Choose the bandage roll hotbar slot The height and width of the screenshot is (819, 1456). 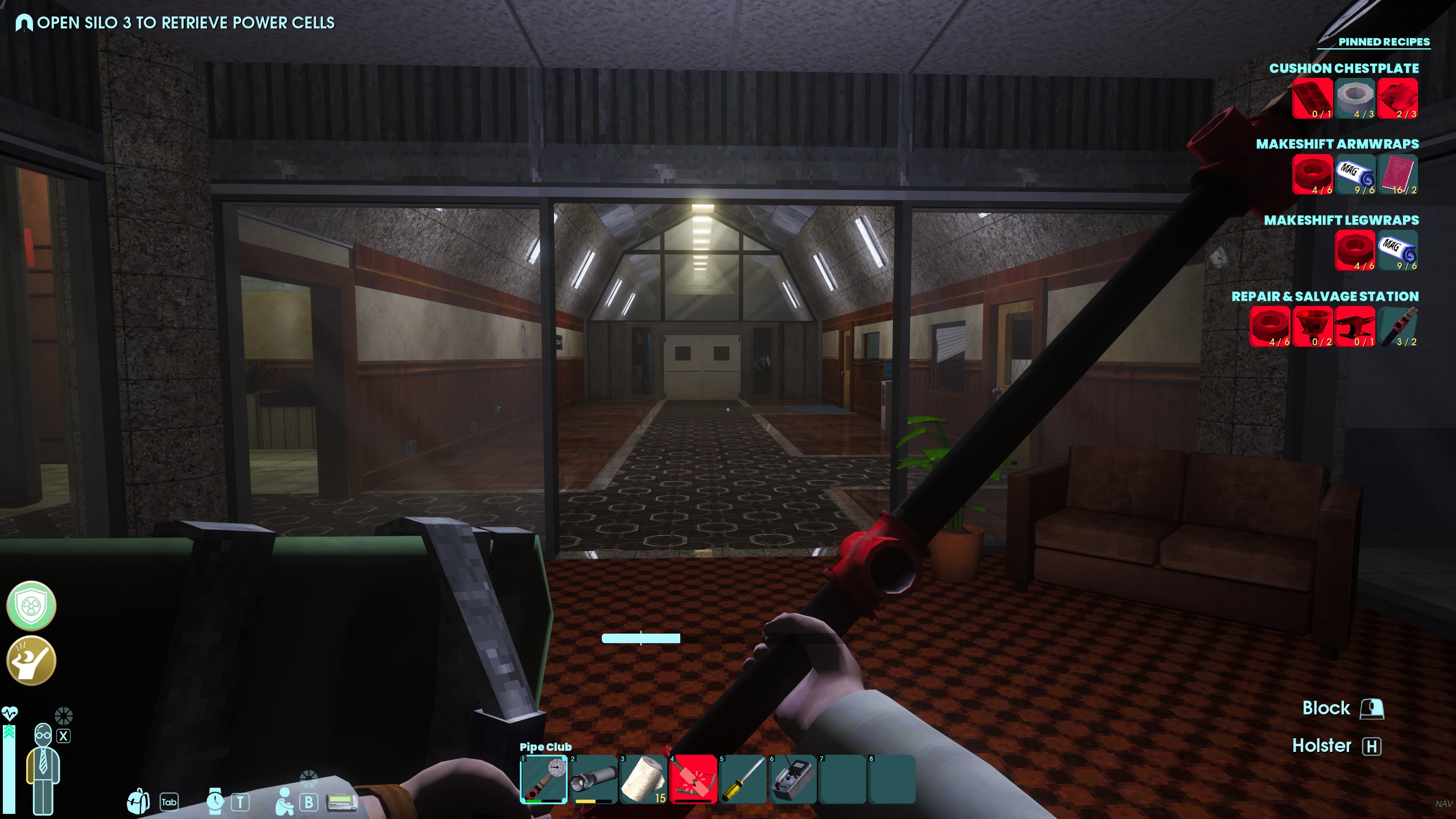tap(643, 779)
